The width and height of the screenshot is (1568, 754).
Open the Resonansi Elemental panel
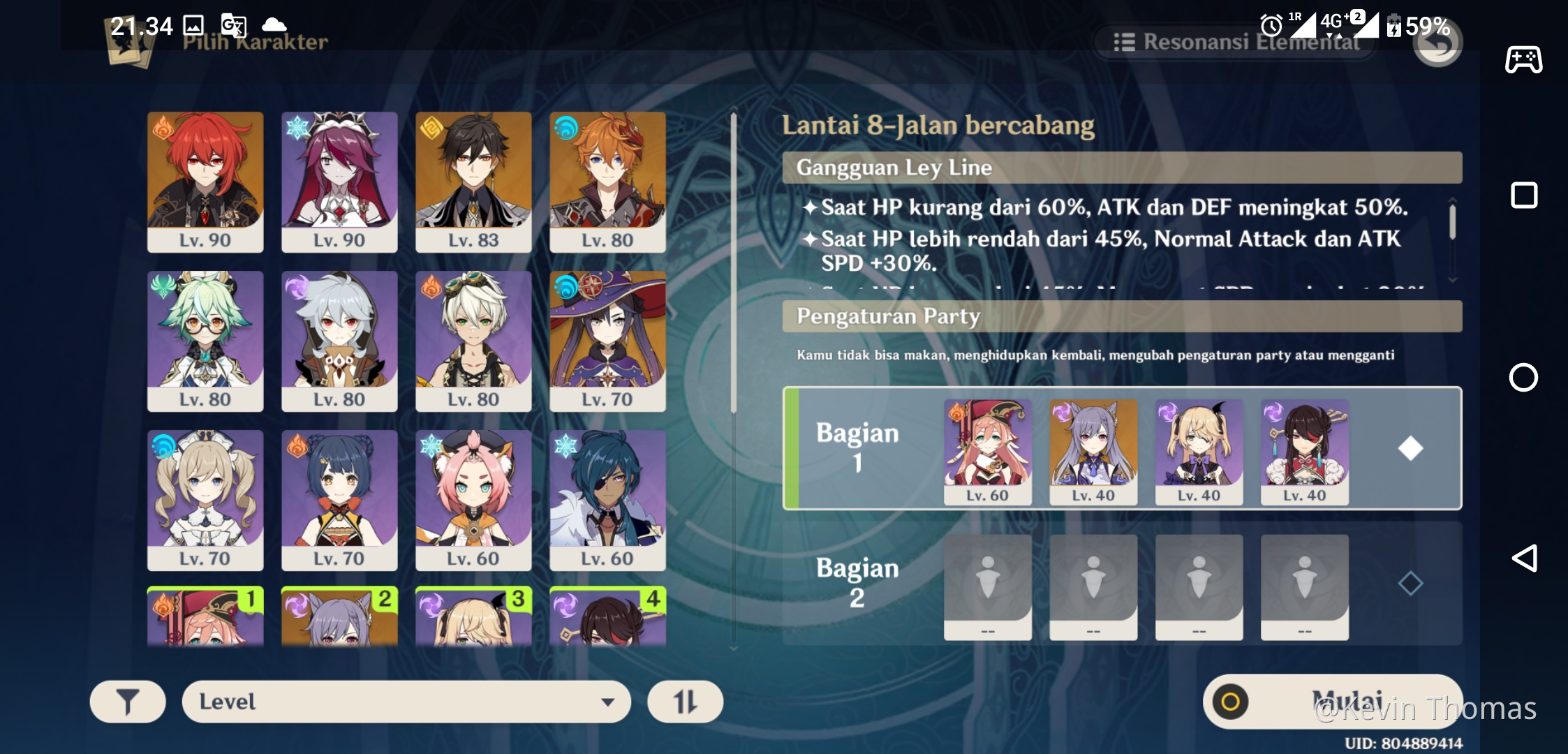[1236, 42]
